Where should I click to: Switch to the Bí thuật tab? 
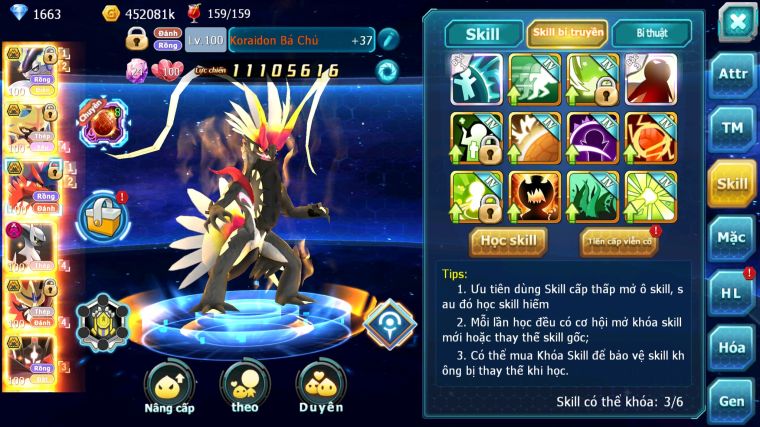pyautogui.click(x=650, y=34)
